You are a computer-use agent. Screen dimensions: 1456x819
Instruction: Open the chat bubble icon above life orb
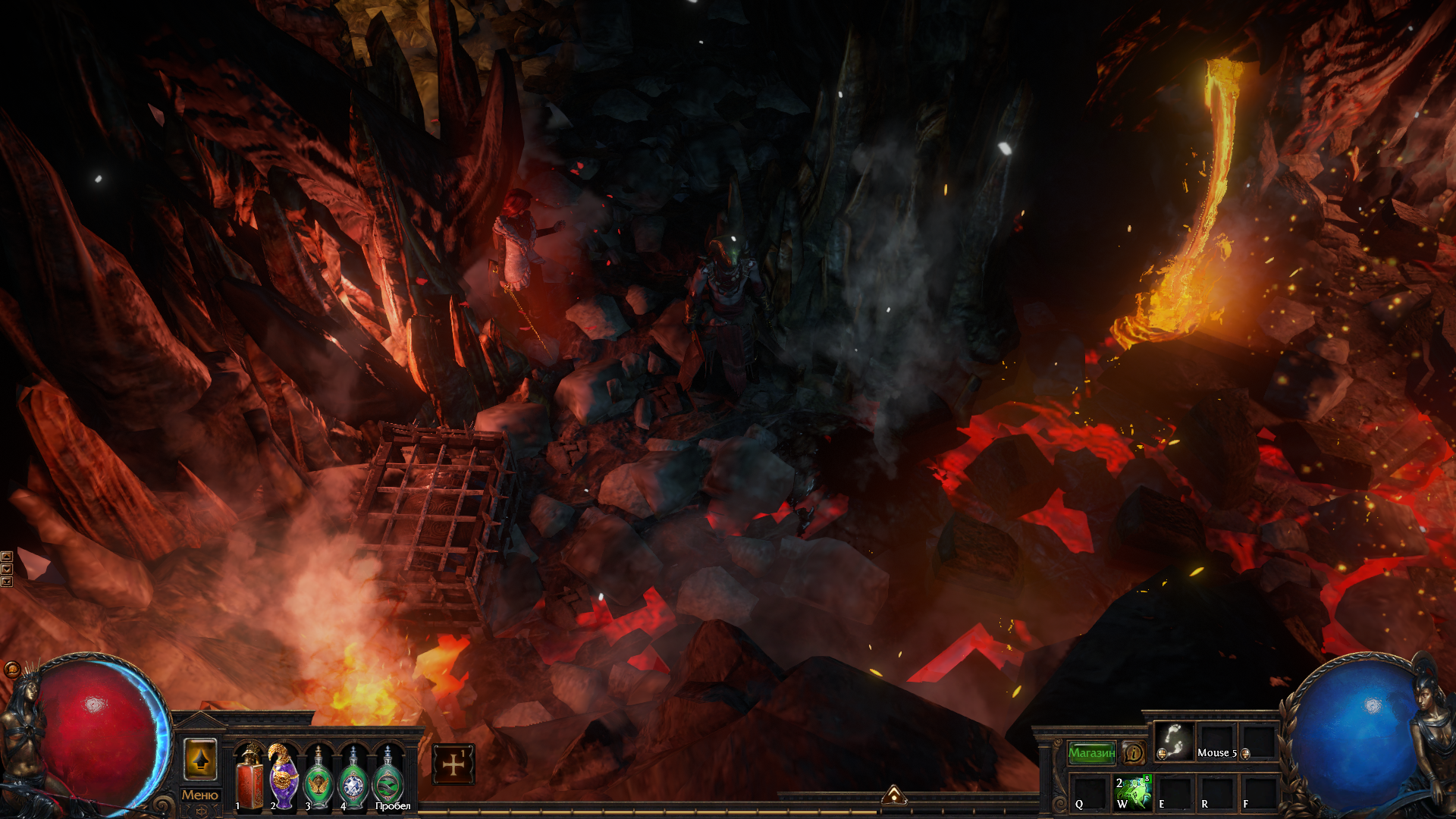(12, 669)
